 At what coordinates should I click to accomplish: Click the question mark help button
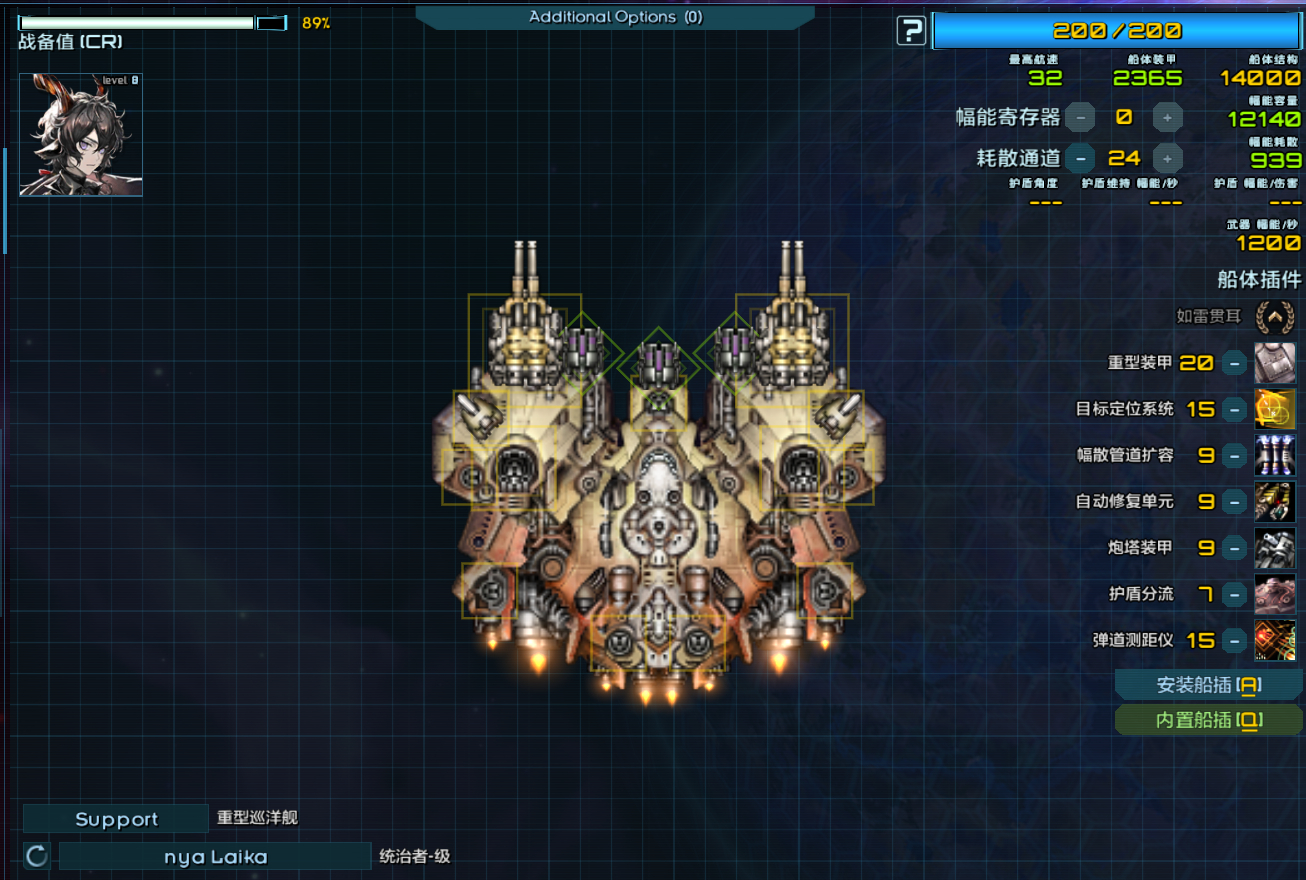click(911, 31)
